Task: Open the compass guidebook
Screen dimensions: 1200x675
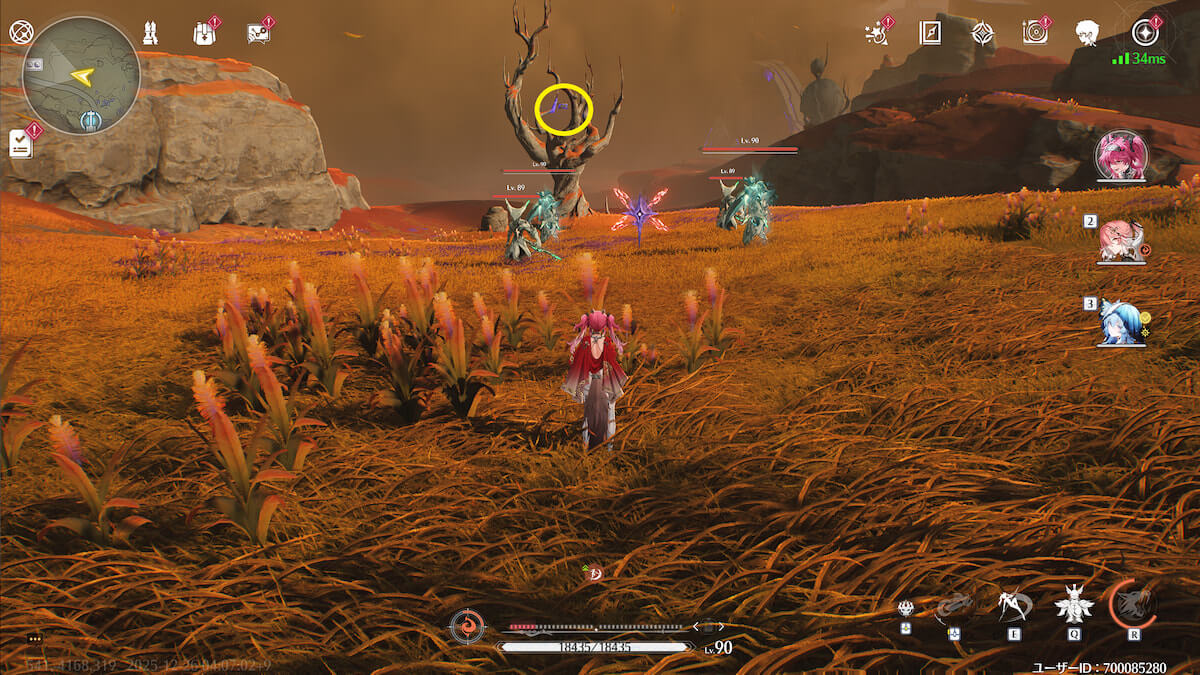Action: [x=930, y=33]
